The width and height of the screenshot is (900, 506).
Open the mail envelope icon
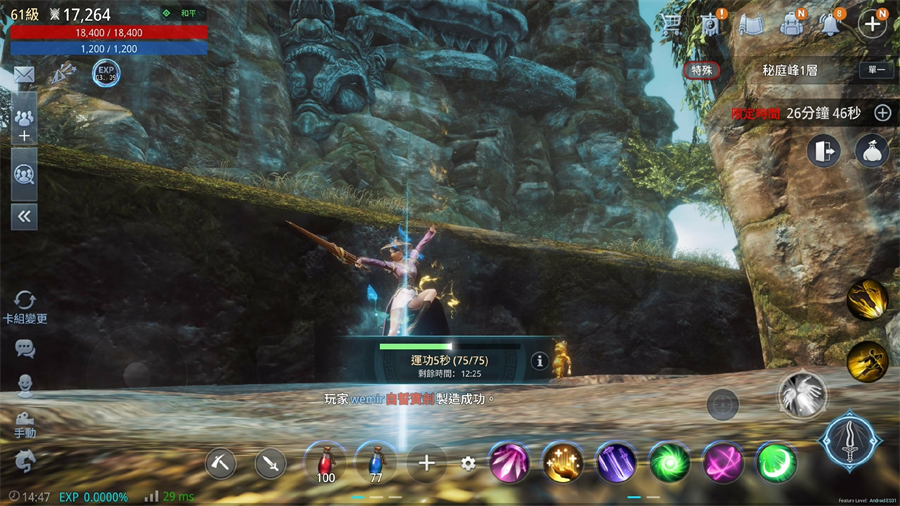tap(24, 74)
